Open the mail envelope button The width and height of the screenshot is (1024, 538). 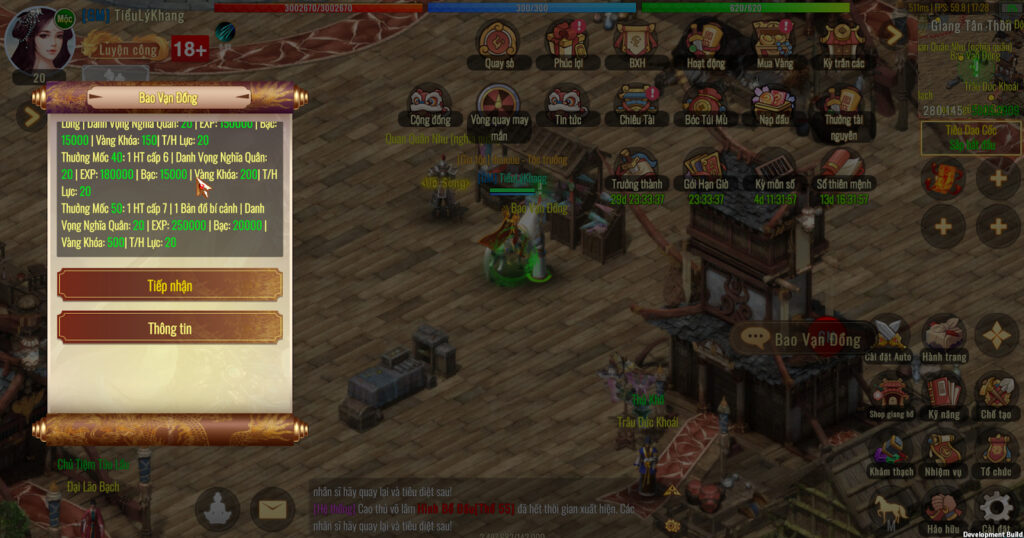point(272,510)
